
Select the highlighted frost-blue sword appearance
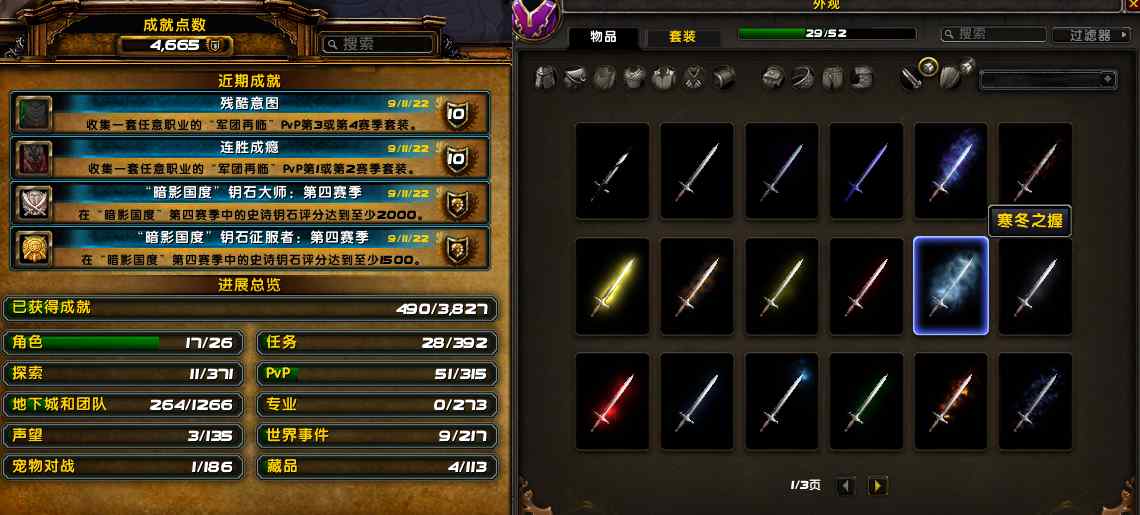tap(950, 286)
